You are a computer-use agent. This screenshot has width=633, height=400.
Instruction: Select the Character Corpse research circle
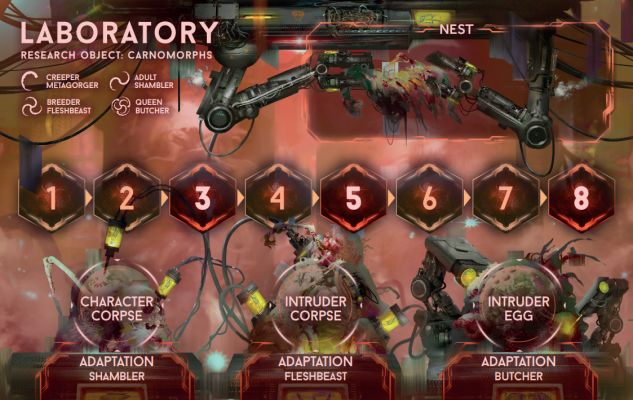(117, 307)
